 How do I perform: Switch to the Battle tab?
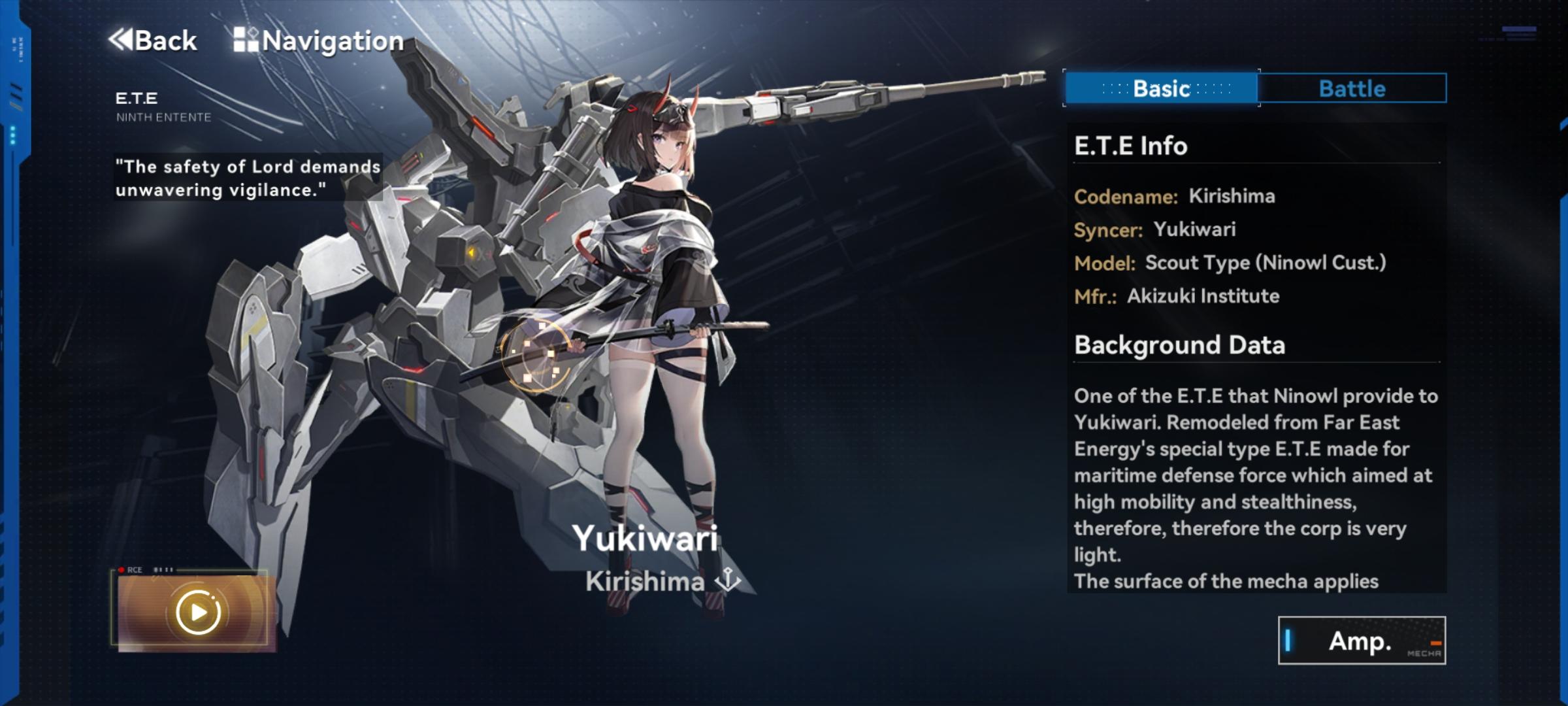(x=1352, y=88)
